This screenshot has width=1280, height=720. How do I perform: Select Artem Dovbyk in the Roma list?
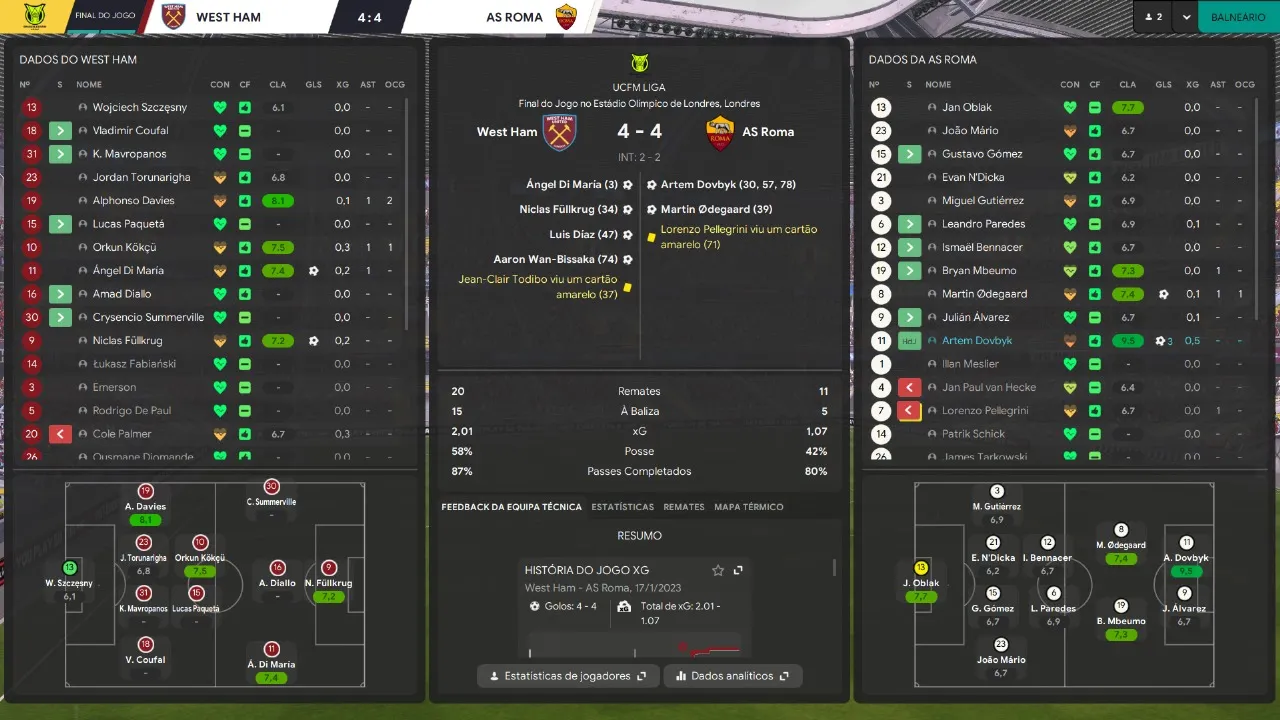pos(977,341)
